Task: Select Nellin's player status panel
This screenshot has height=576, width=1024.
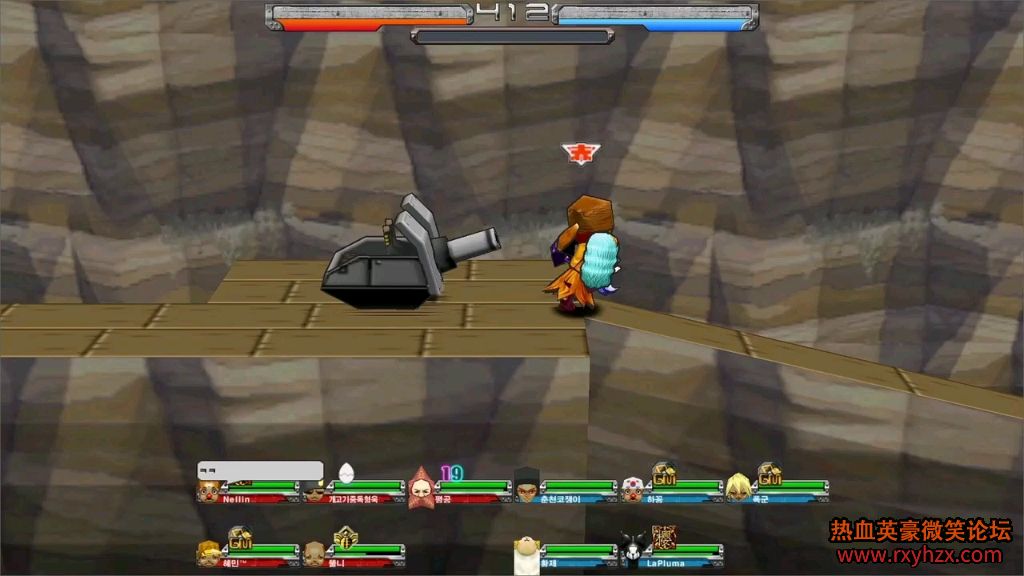Action: [248, 491]
